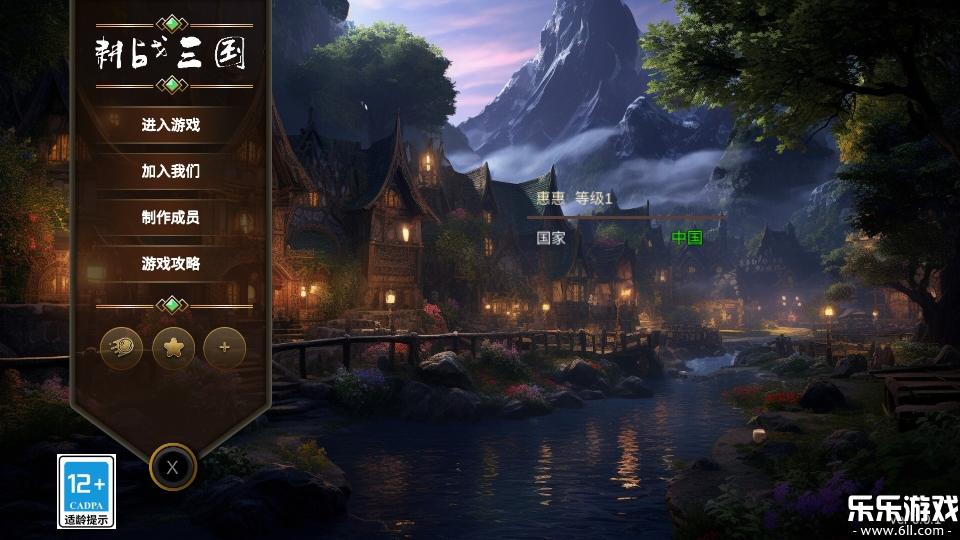Close the menu panel with the X button

173,466
